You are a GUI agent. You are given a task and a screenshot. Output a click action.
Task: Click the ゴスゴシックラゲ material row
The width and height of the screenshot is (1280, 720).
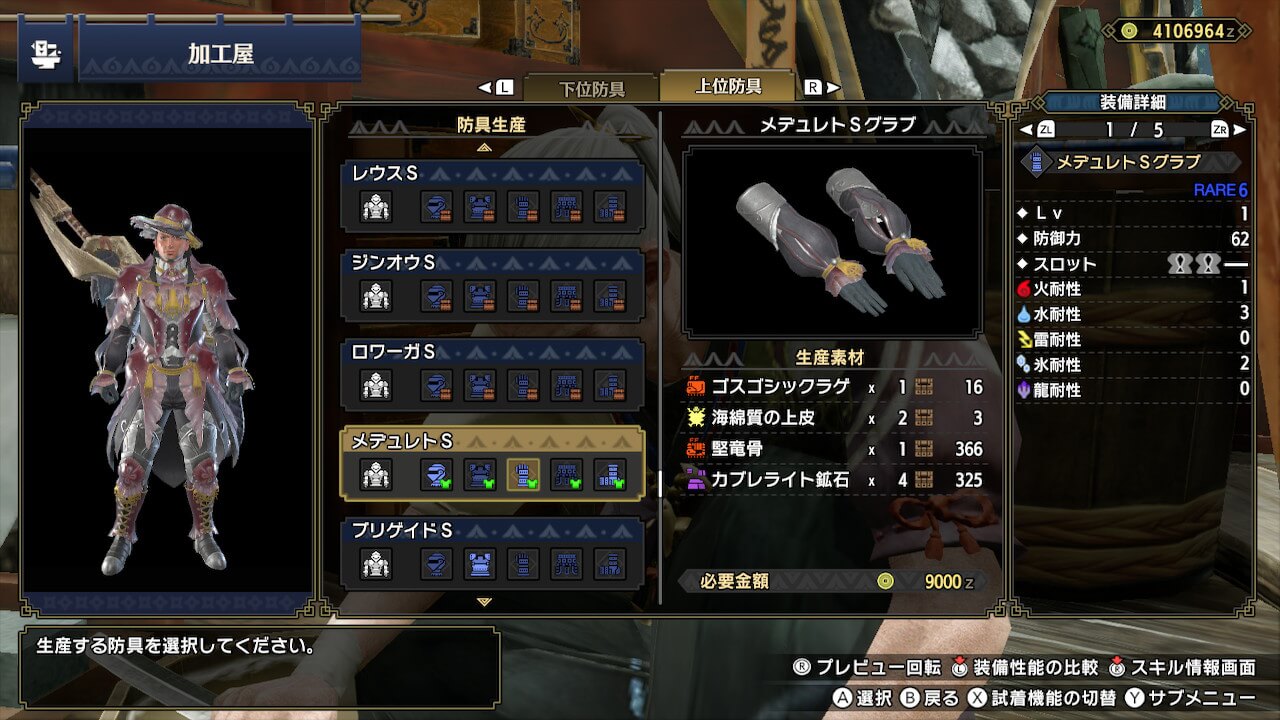tap(835, 387)
